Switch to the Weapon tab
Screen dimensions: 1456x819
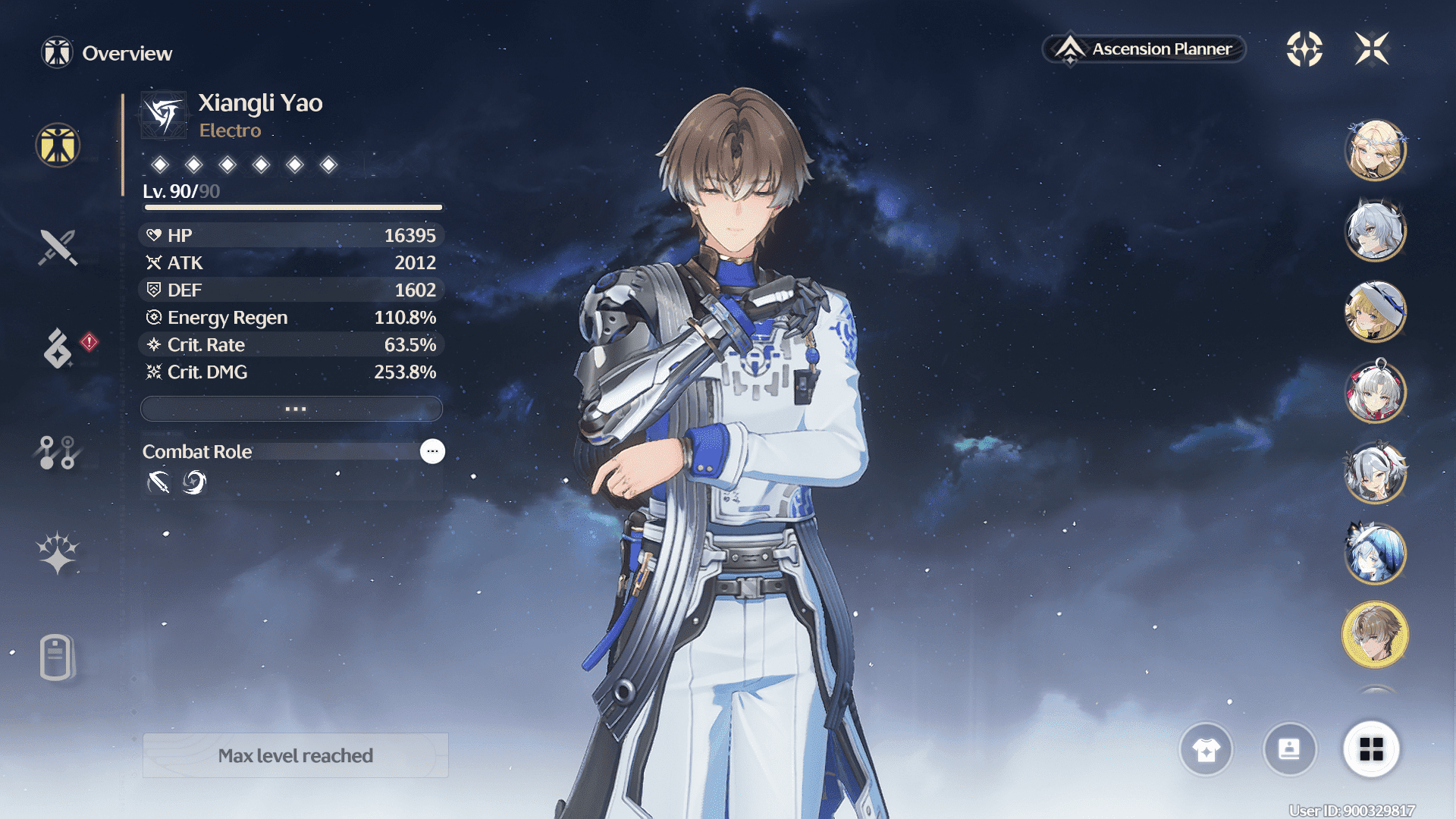pos(58,247)
